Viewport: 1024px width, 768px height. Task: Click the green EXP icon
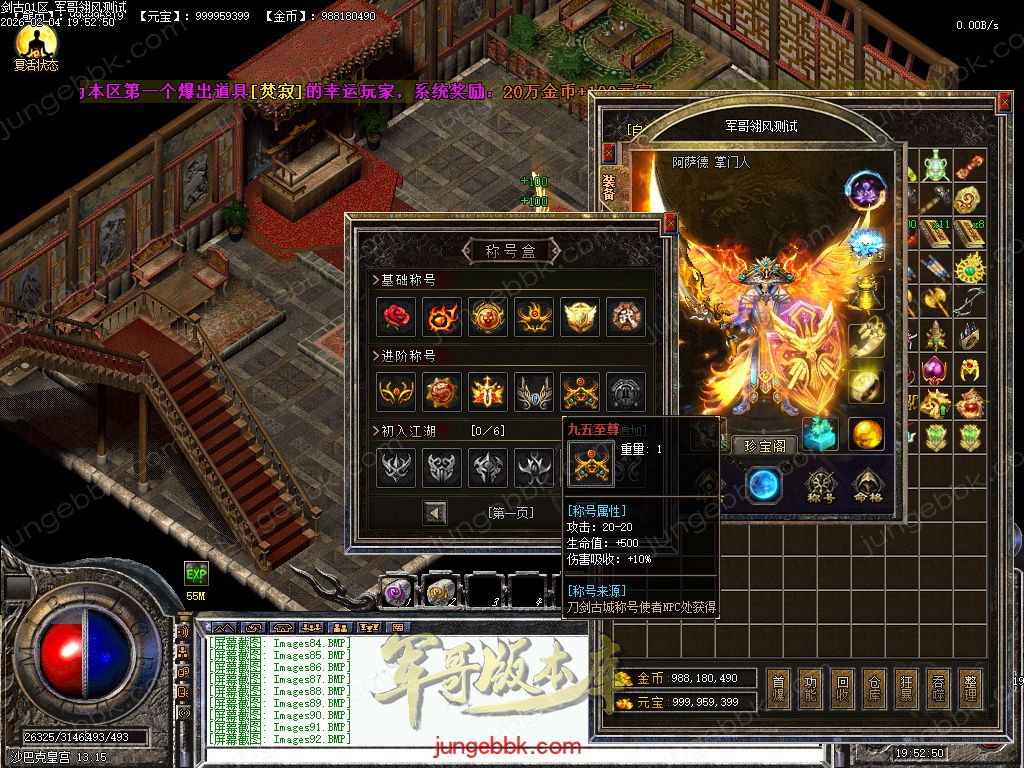coord(196,574)
